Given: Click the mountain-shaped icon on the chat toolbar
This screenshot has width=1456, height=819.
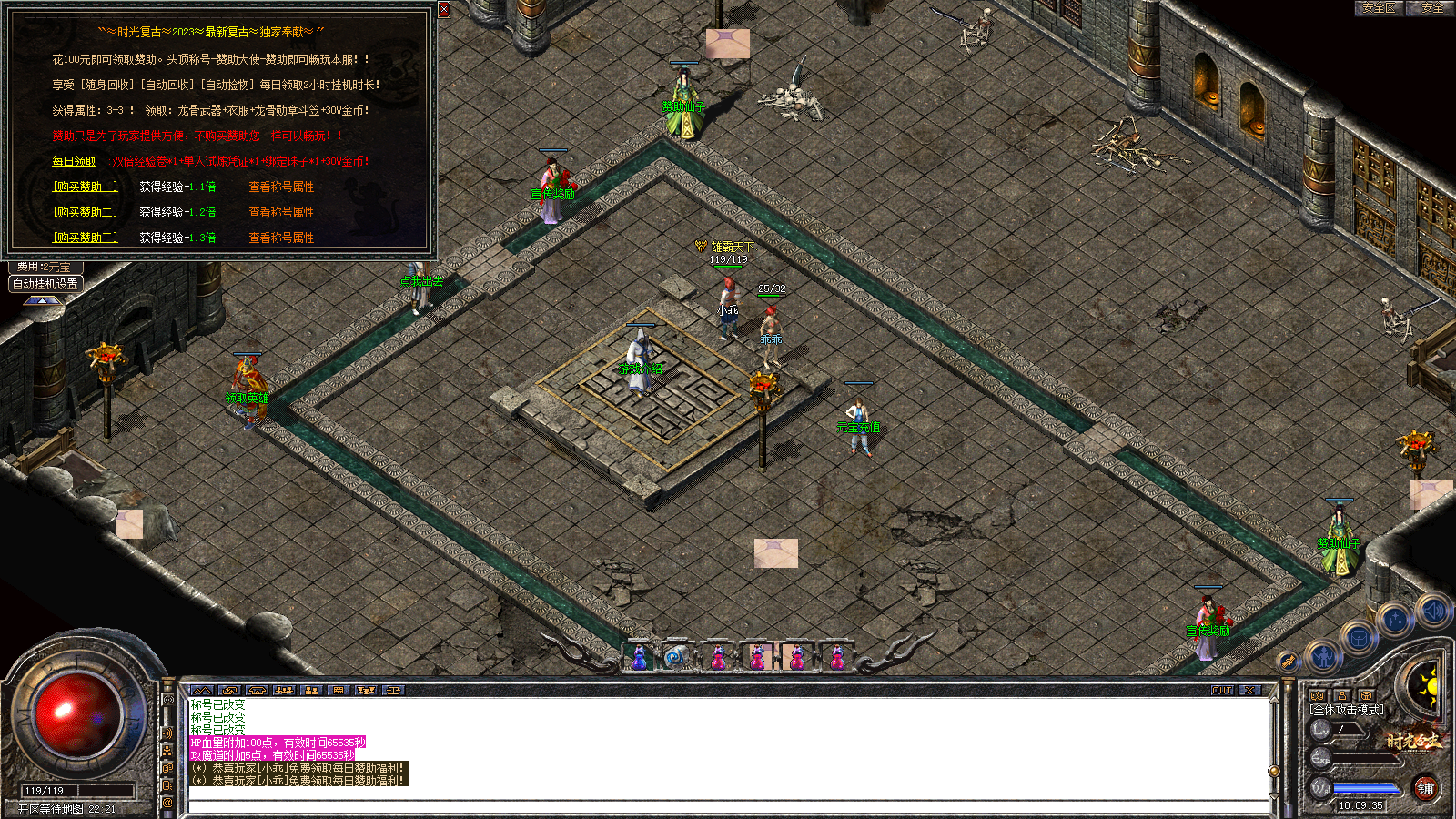Looking at the screenshot, I should pos(202,691).
